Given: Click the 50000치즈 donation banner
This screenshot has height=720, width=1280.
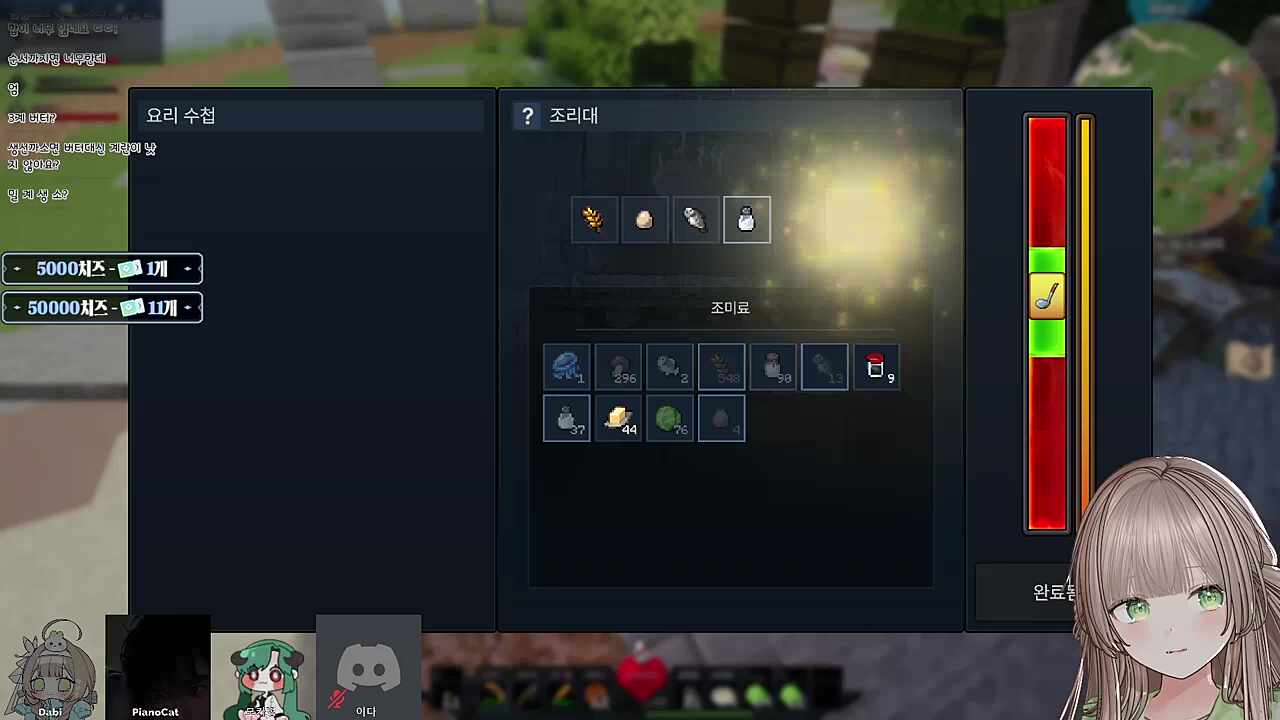Looking at the screenshot, I should pos(100,307).
